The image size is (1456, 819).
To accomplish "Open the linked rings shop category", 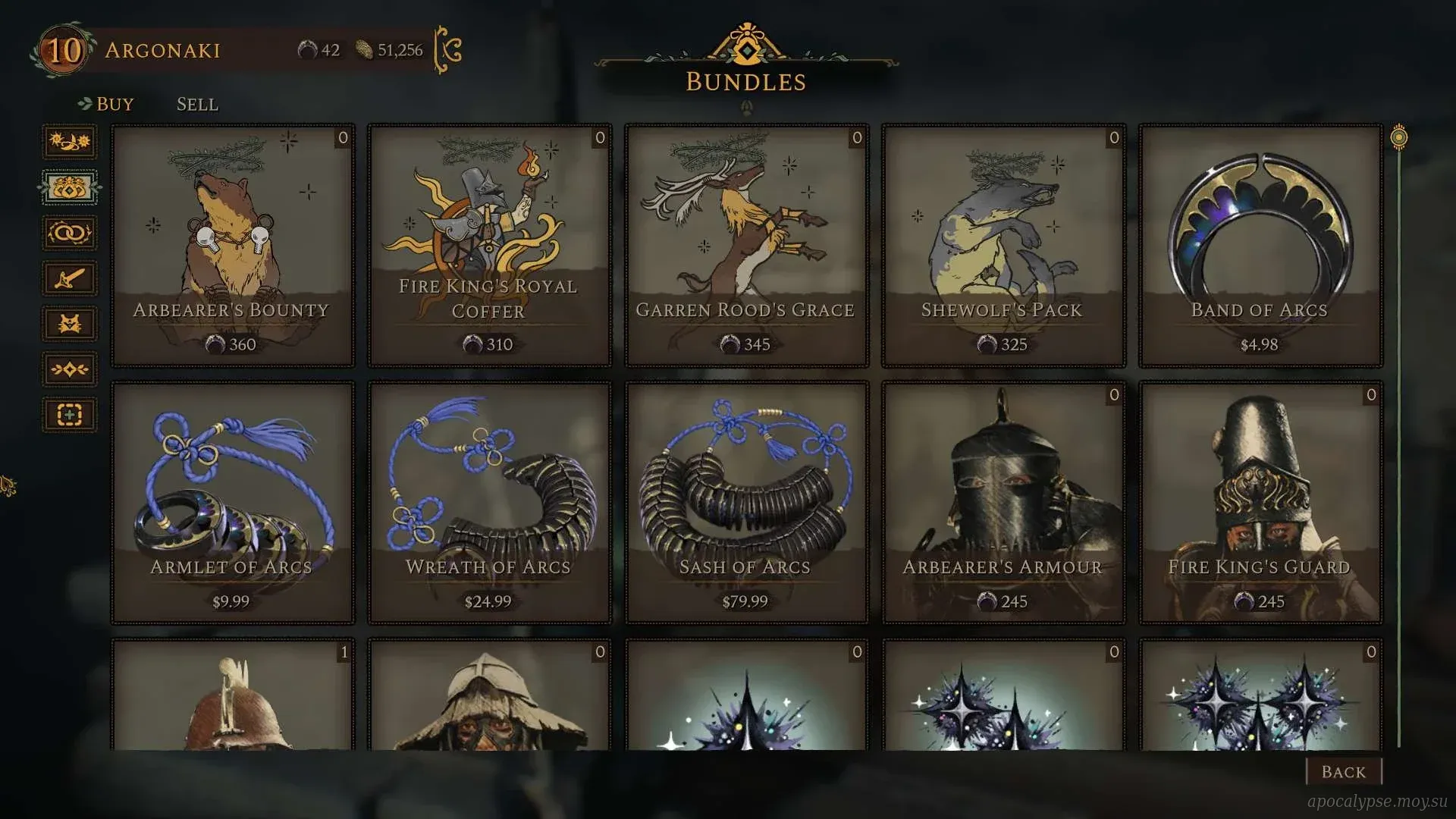I will (x=70, y=233).
